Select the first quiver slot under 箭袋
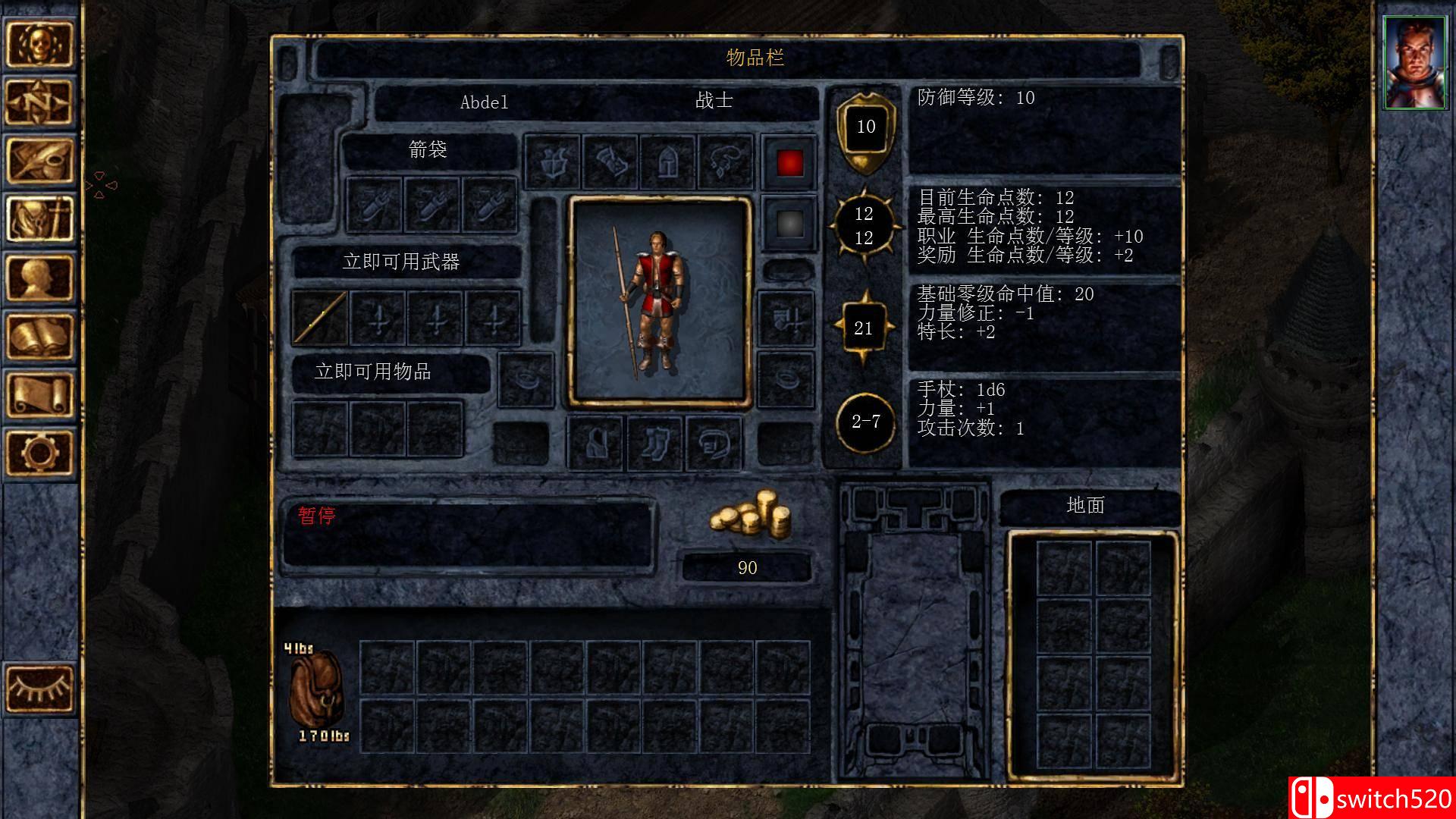Screen dimensions: 1456x819 (x=375, y=205)
